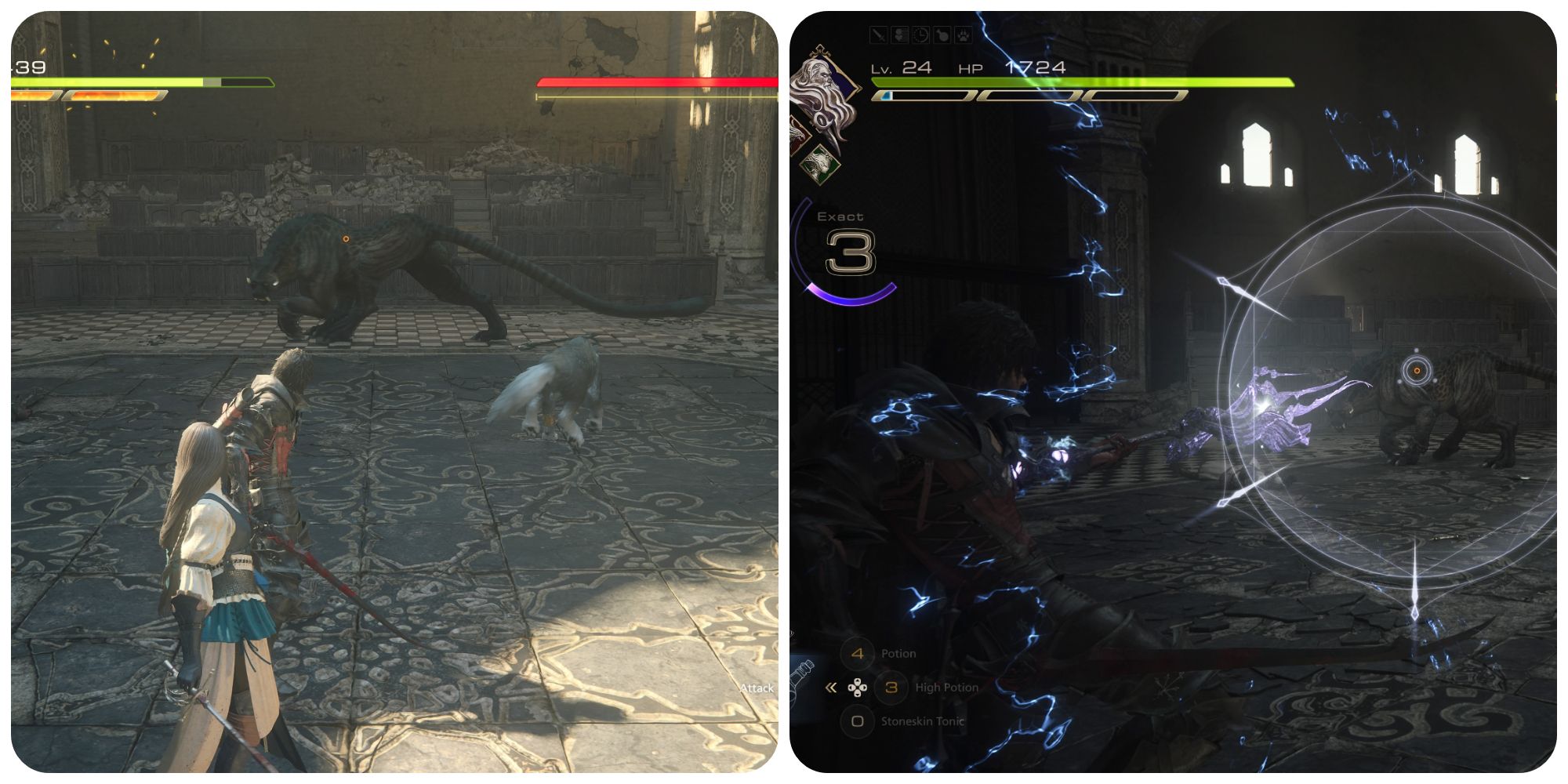Select the sword status icon above the HP bar
This screenshot has height=784, width=1568.
[878, 34]
